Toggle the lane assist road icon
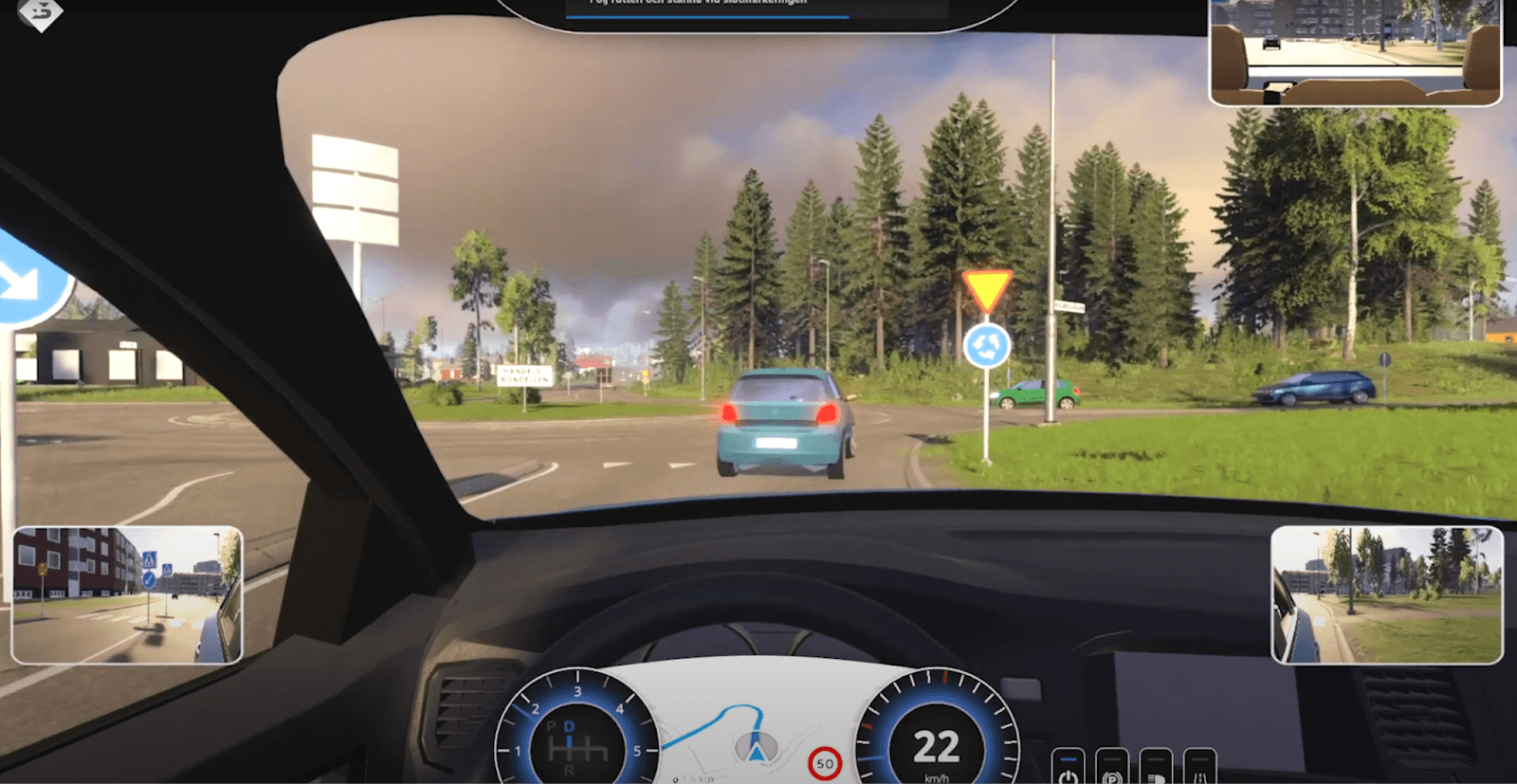1517x784 pixels. click(1199, 770)
